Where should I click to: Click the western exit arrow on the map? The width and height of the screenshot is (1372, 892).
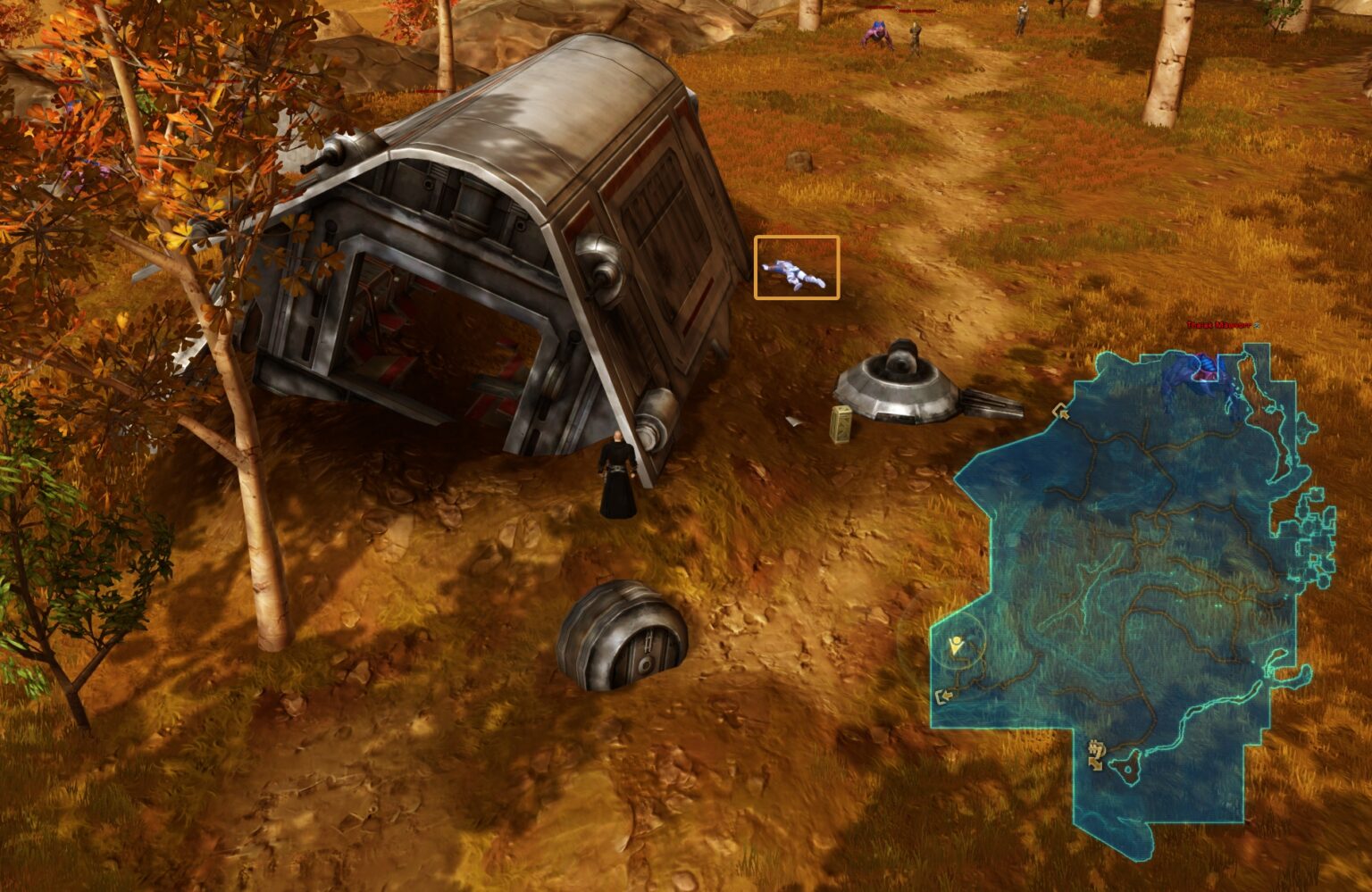[1062, 413]
